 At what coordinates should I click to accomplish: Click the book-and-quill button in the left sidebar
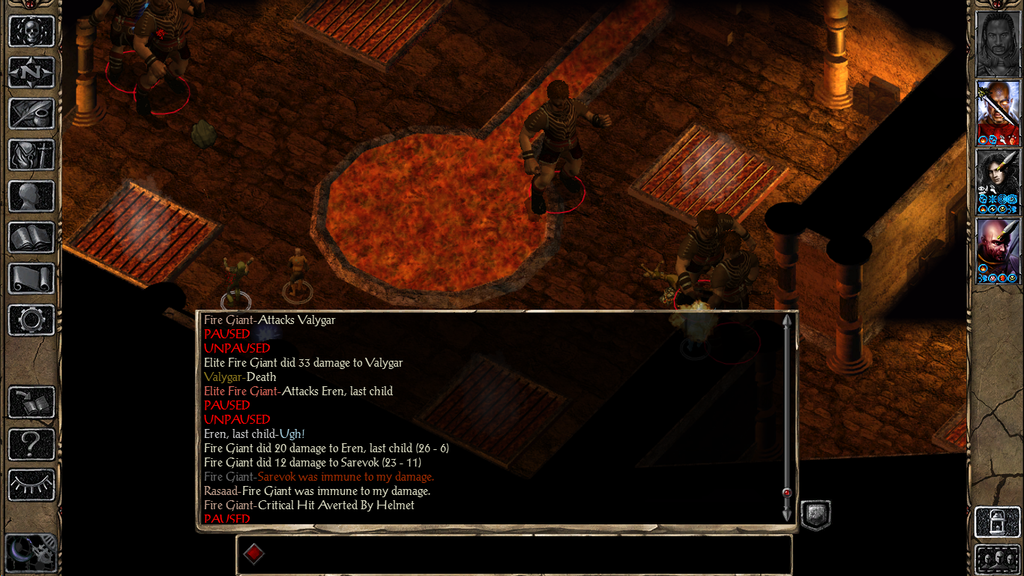click(31, 402)
